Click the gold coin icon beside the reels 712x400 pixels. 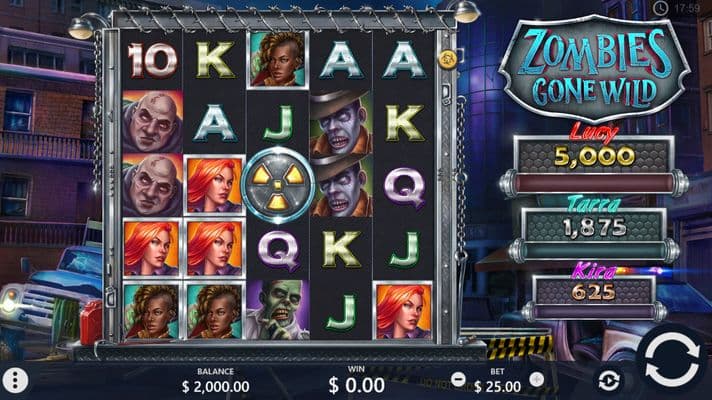tap(449, 59)
